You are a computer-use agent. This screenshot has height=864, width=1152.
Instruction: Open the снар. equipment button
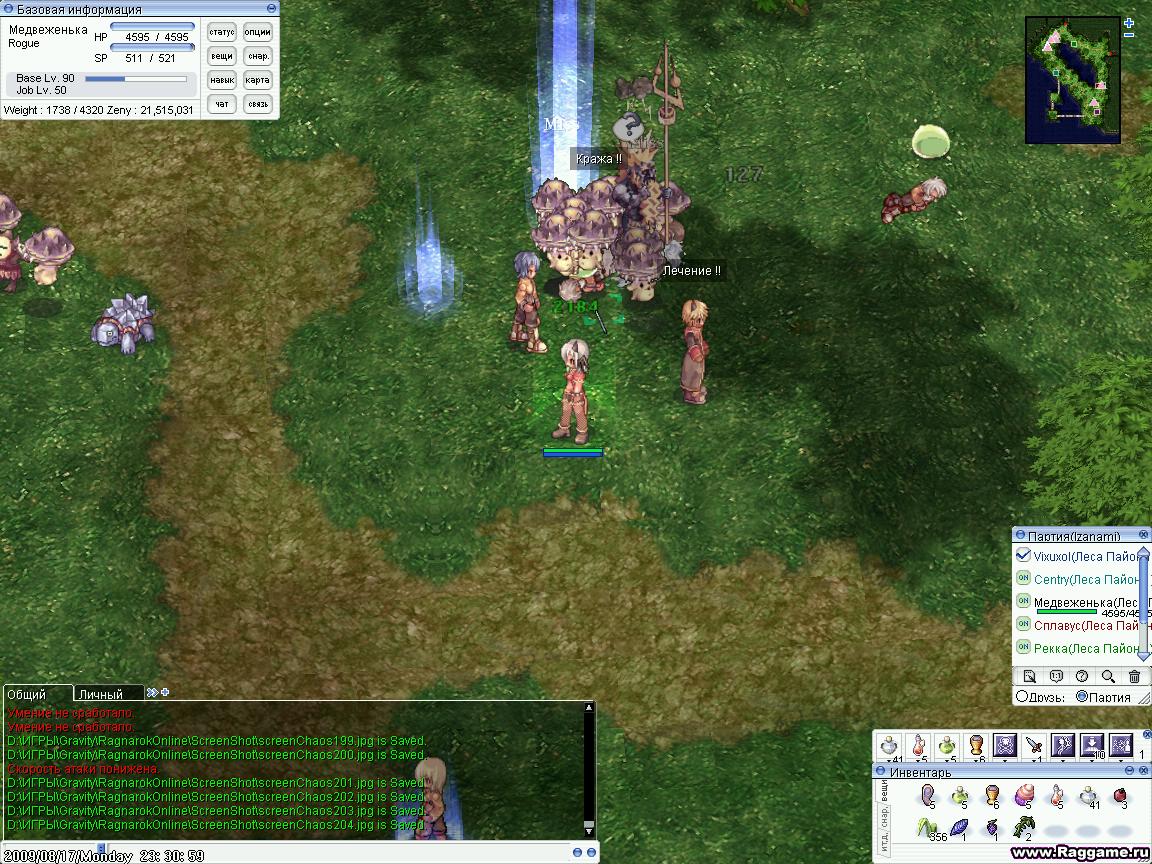257,56
